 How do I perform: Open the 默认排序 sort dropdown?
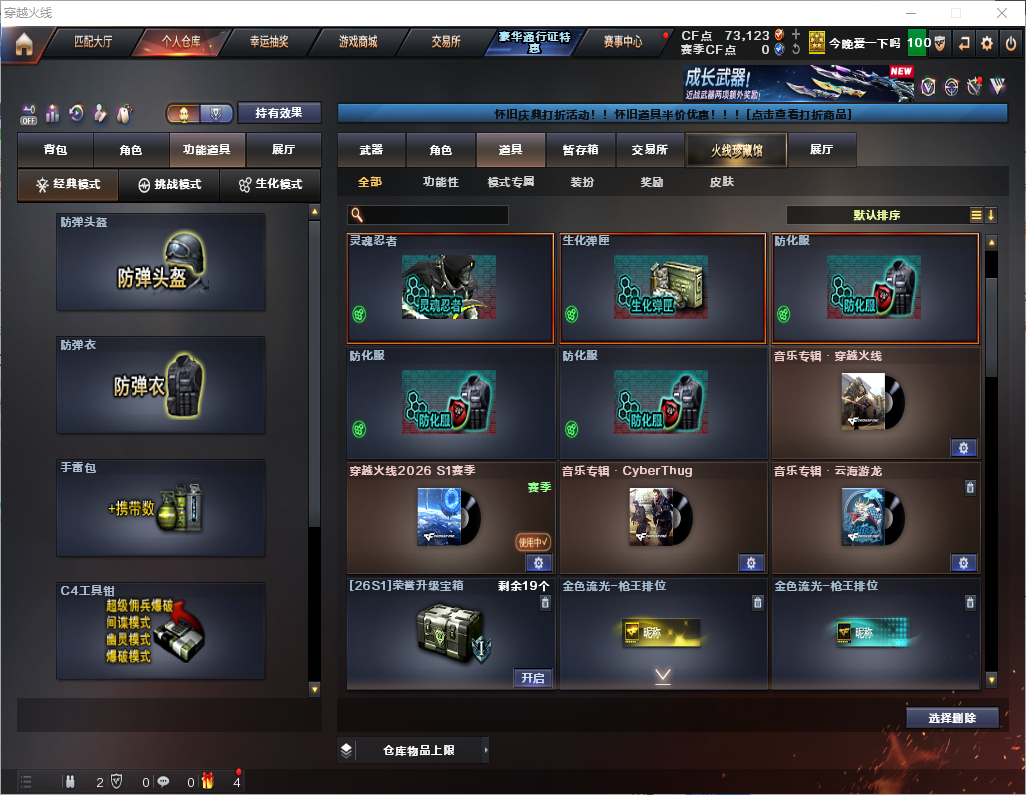click(x=880, y=215)
